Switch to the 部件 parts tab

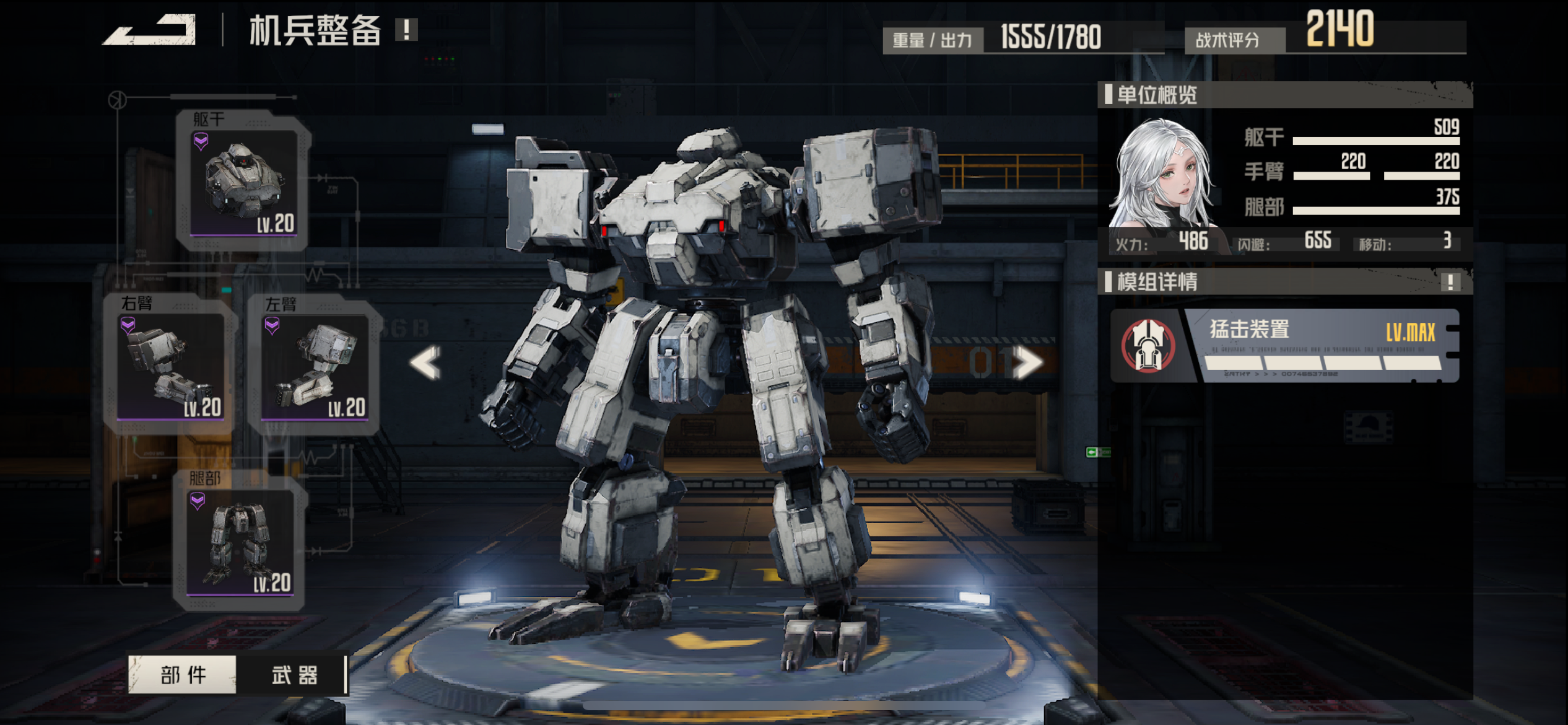(x=183, y=674)
